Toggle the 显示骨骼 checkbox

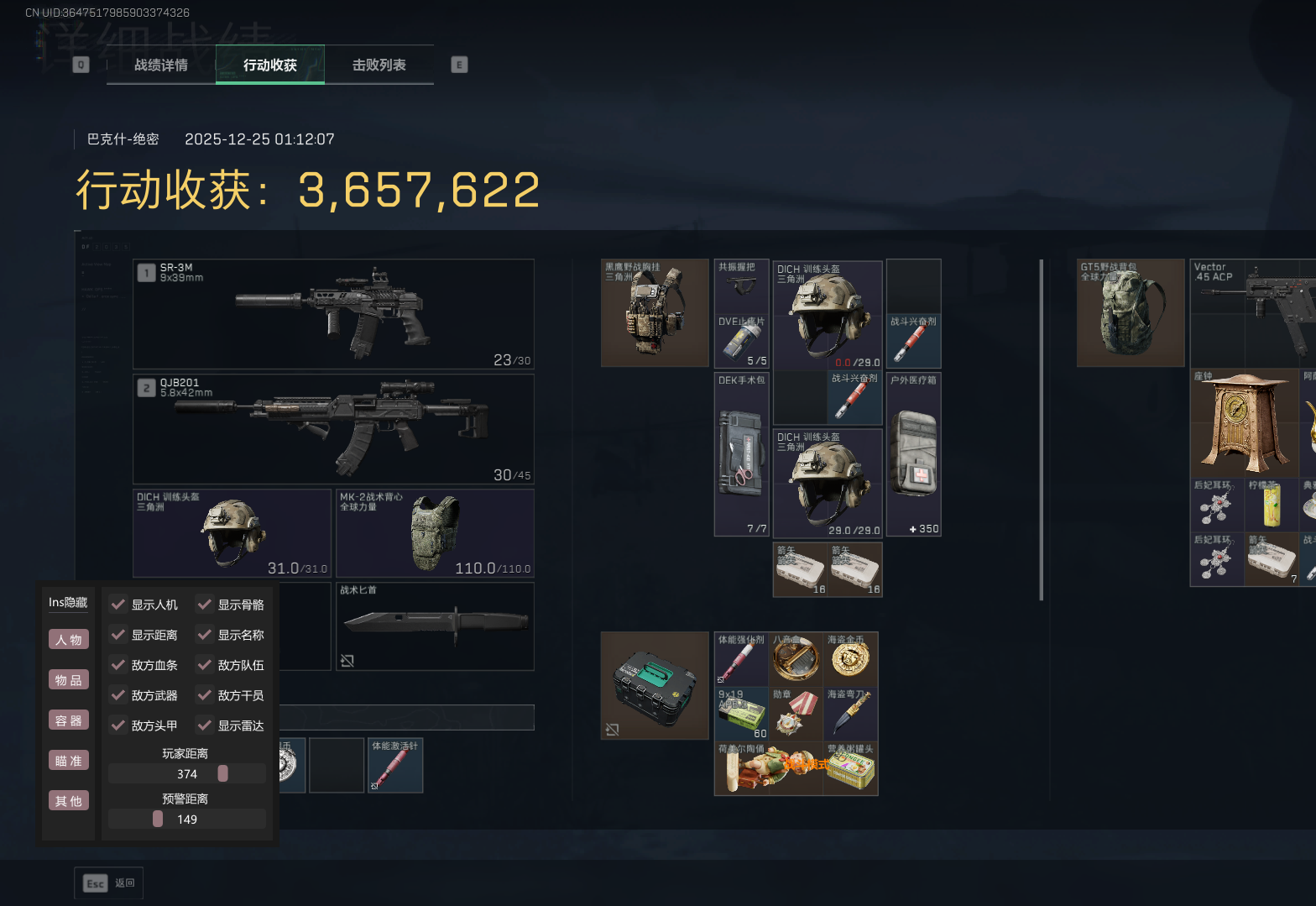205,605
